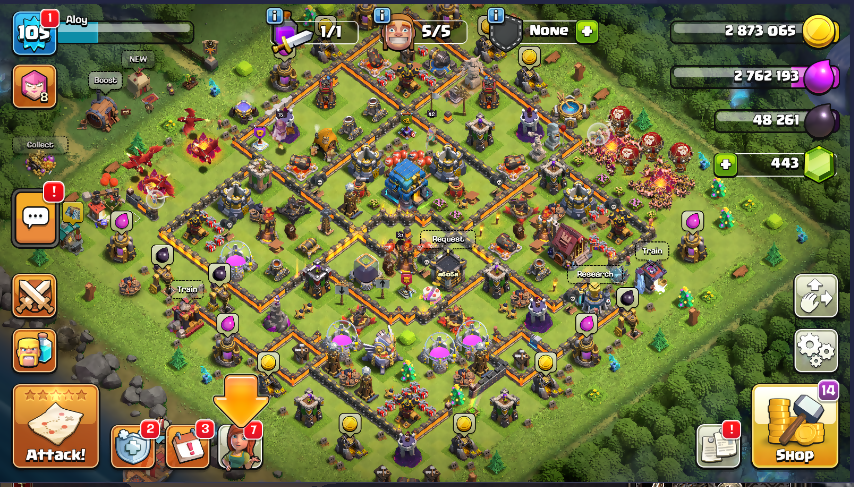The width and height of the screenshot is (854, 487).
Task: Open the barbarian army overview button
Action: (34, 350)
